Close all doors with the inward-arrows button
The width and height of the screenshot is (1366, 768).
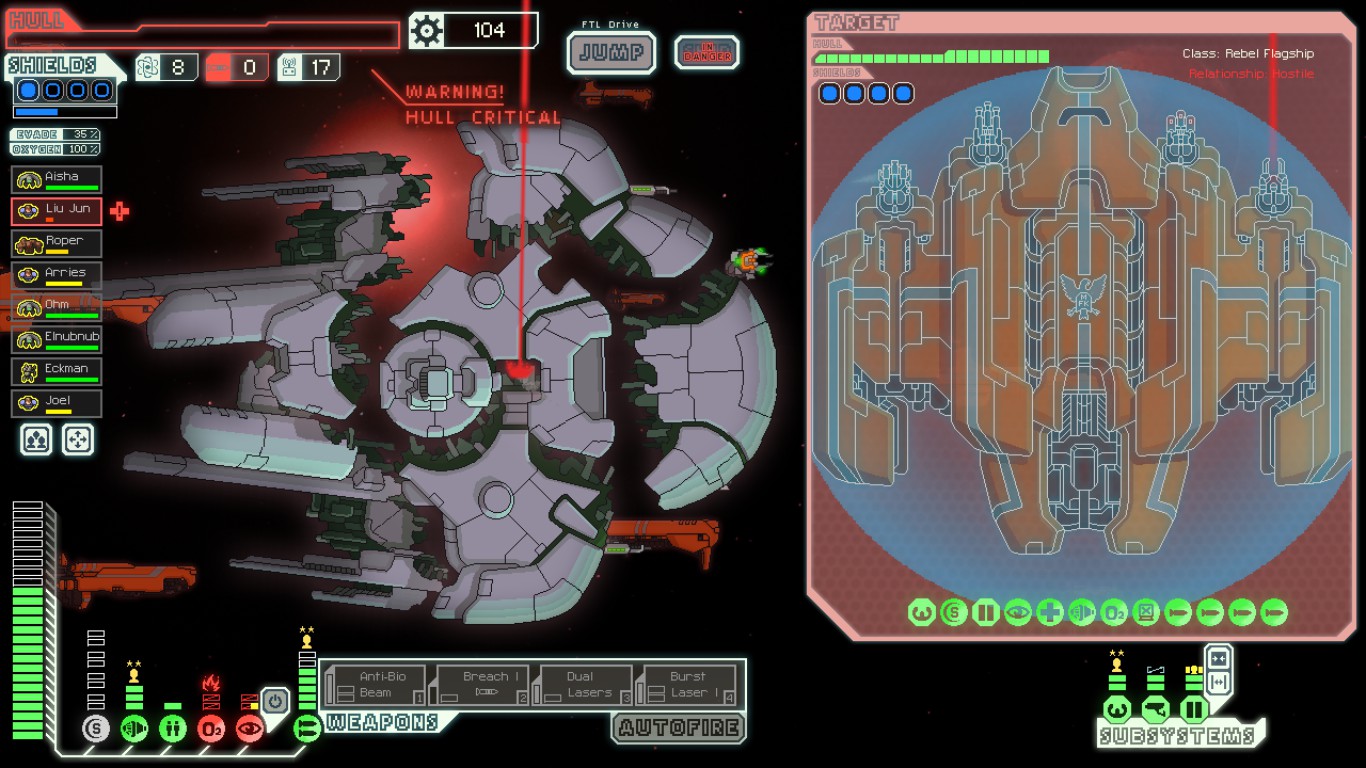click(1218, 659)
